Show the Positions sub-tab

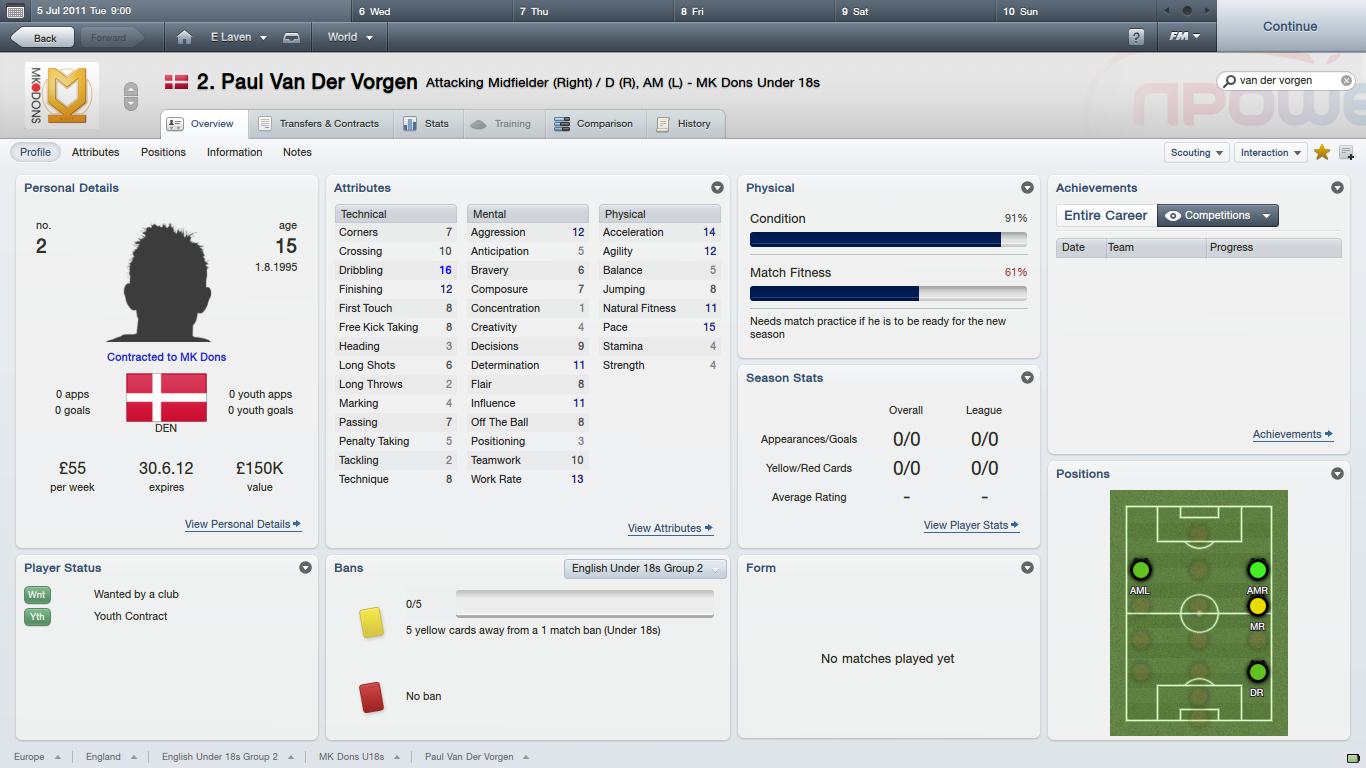pos(163,152)
